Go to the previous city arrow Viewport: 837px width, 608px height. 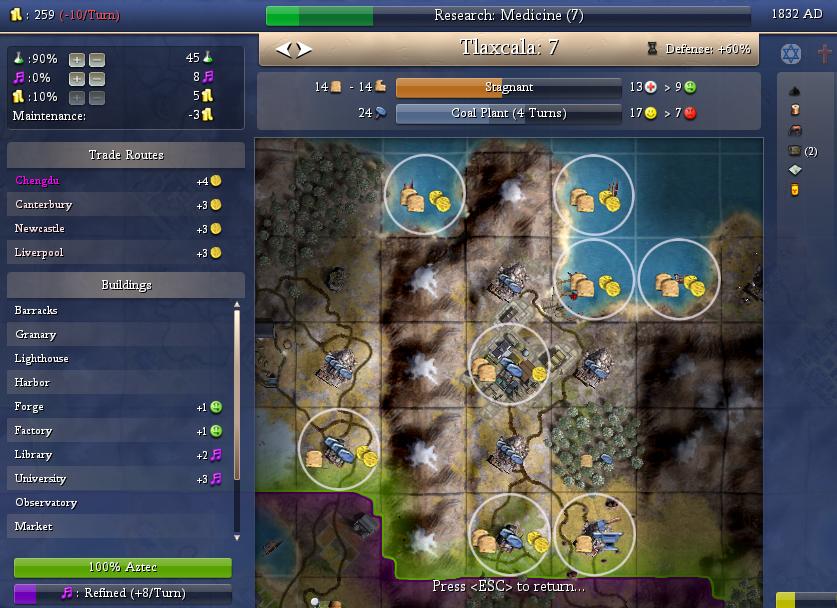point(283,49)
